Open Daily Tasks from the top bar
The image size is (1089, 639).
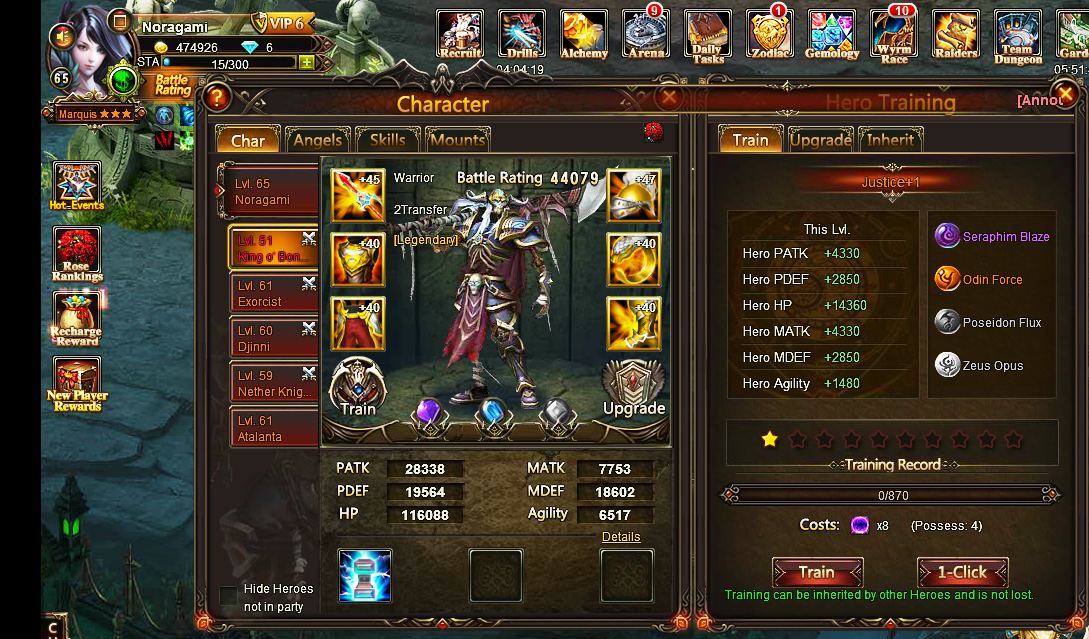click(x=708, y=37)
